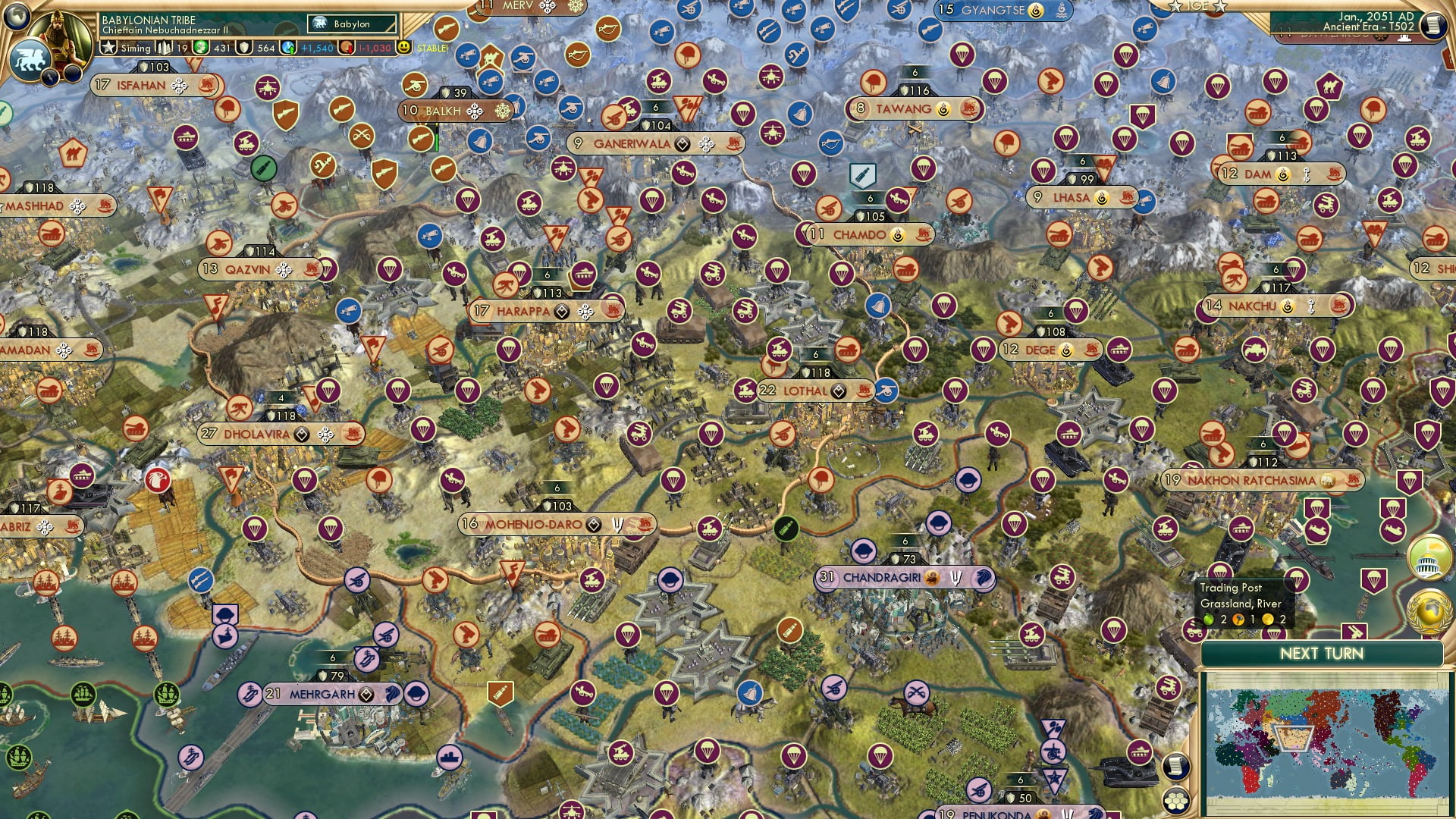
Task: Click the science icon showing +1,540
Action: (x=287, y=48)
